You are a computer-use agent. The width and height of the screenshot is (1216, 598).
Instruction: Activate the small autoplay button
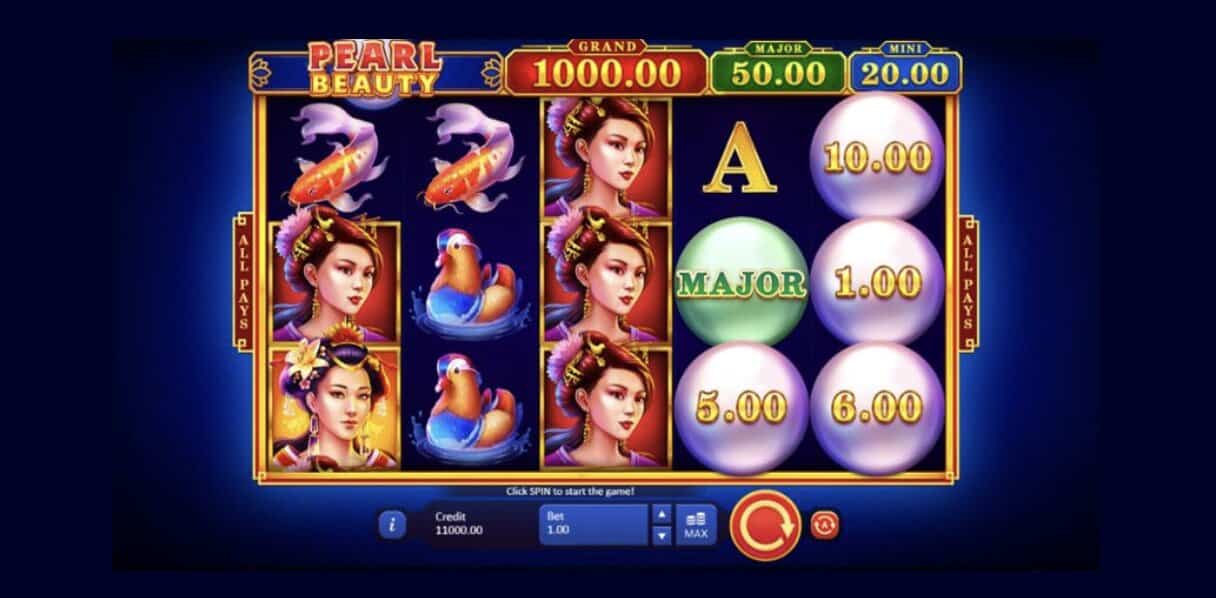click(823, 524)
